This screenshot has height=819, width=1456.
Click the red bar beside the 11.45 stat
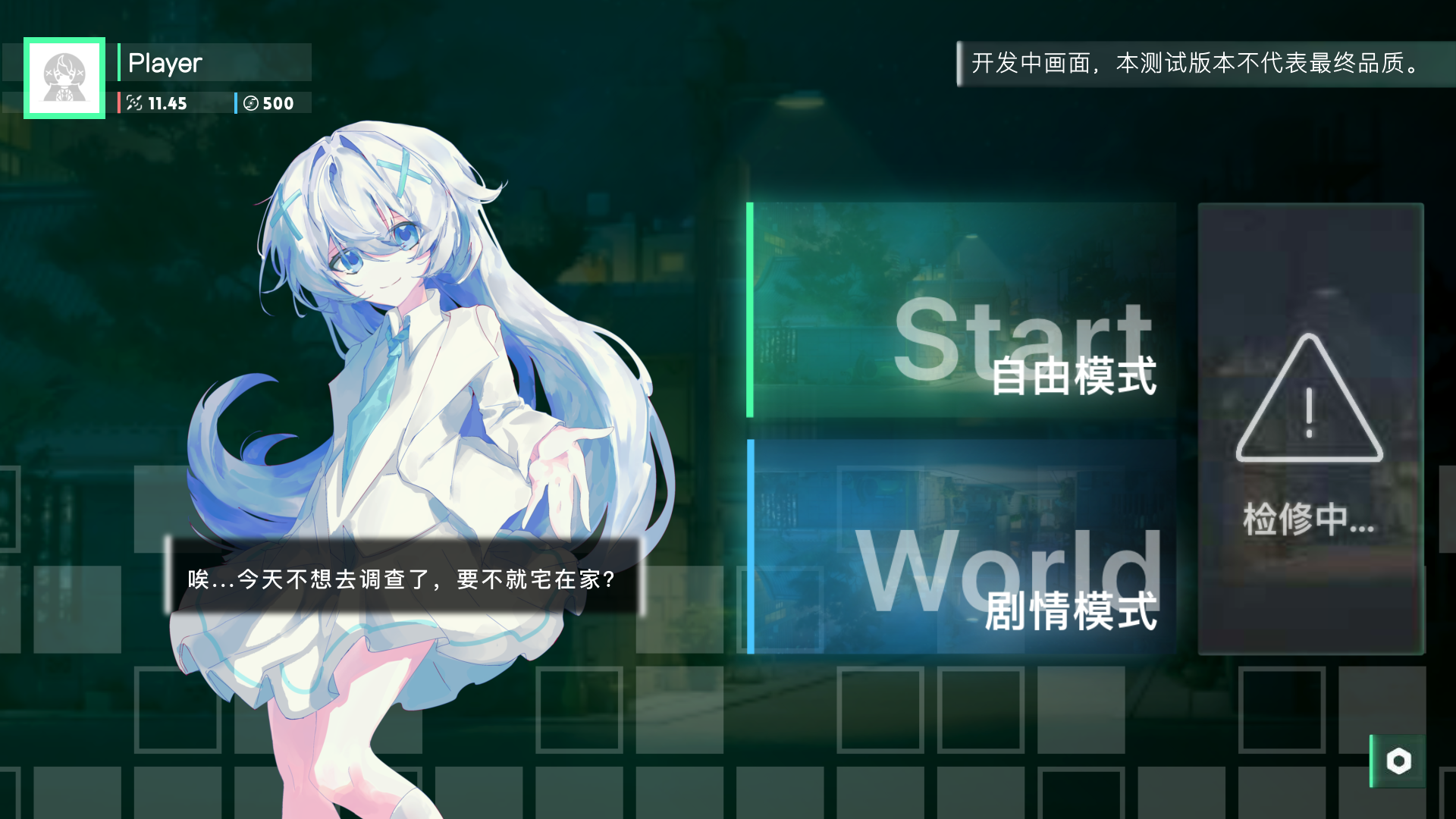tap(120, 103)
